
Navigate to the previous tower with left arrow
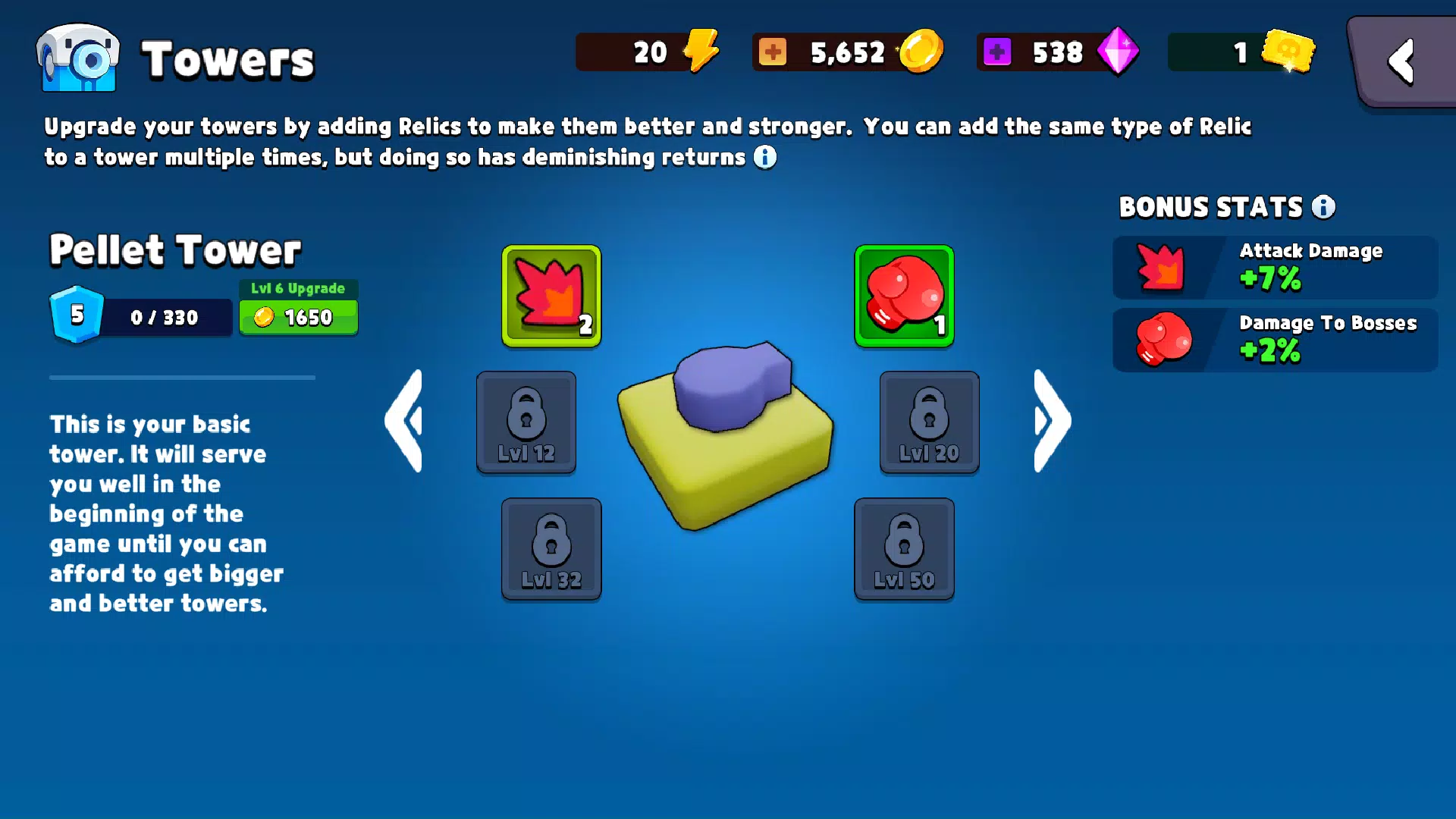tap(406, 422)
